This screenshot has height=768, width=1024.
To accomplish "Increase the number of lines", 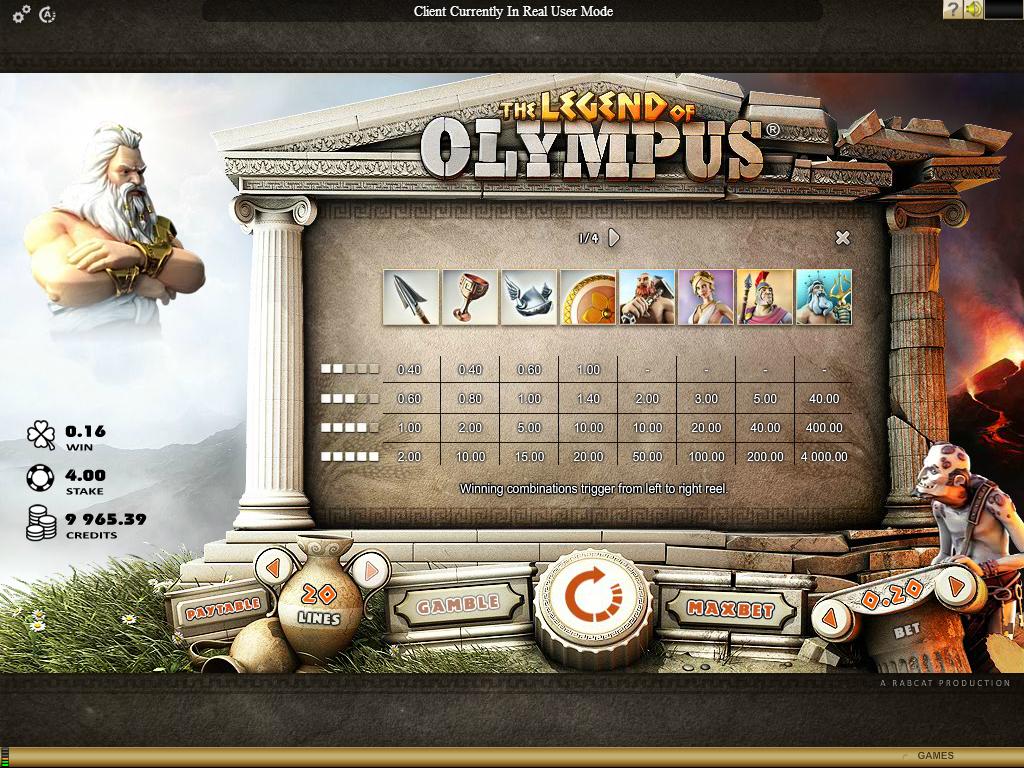I will click(370, 571).
